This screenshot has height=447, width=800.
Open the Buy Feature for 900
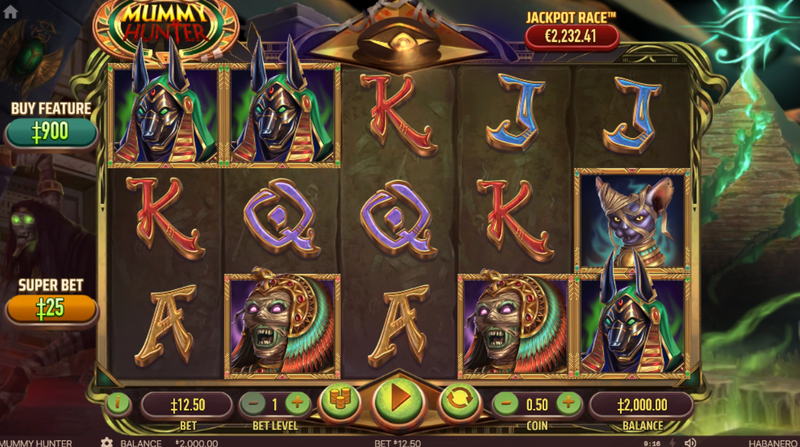point(52,132)
